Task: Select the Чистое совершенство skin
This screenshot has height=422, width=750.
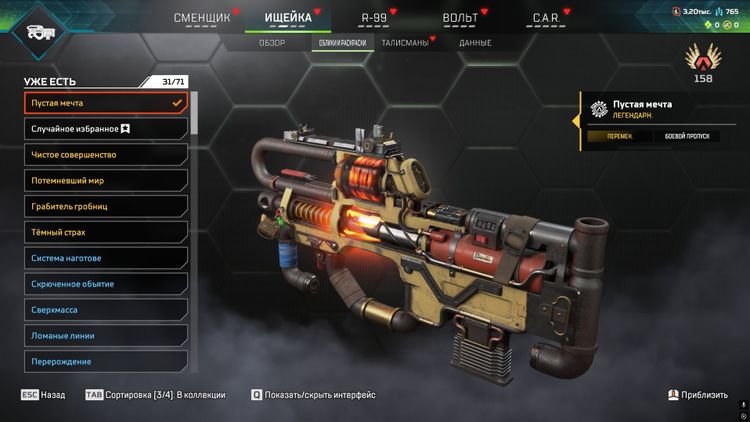Action: tap(106, 155)
